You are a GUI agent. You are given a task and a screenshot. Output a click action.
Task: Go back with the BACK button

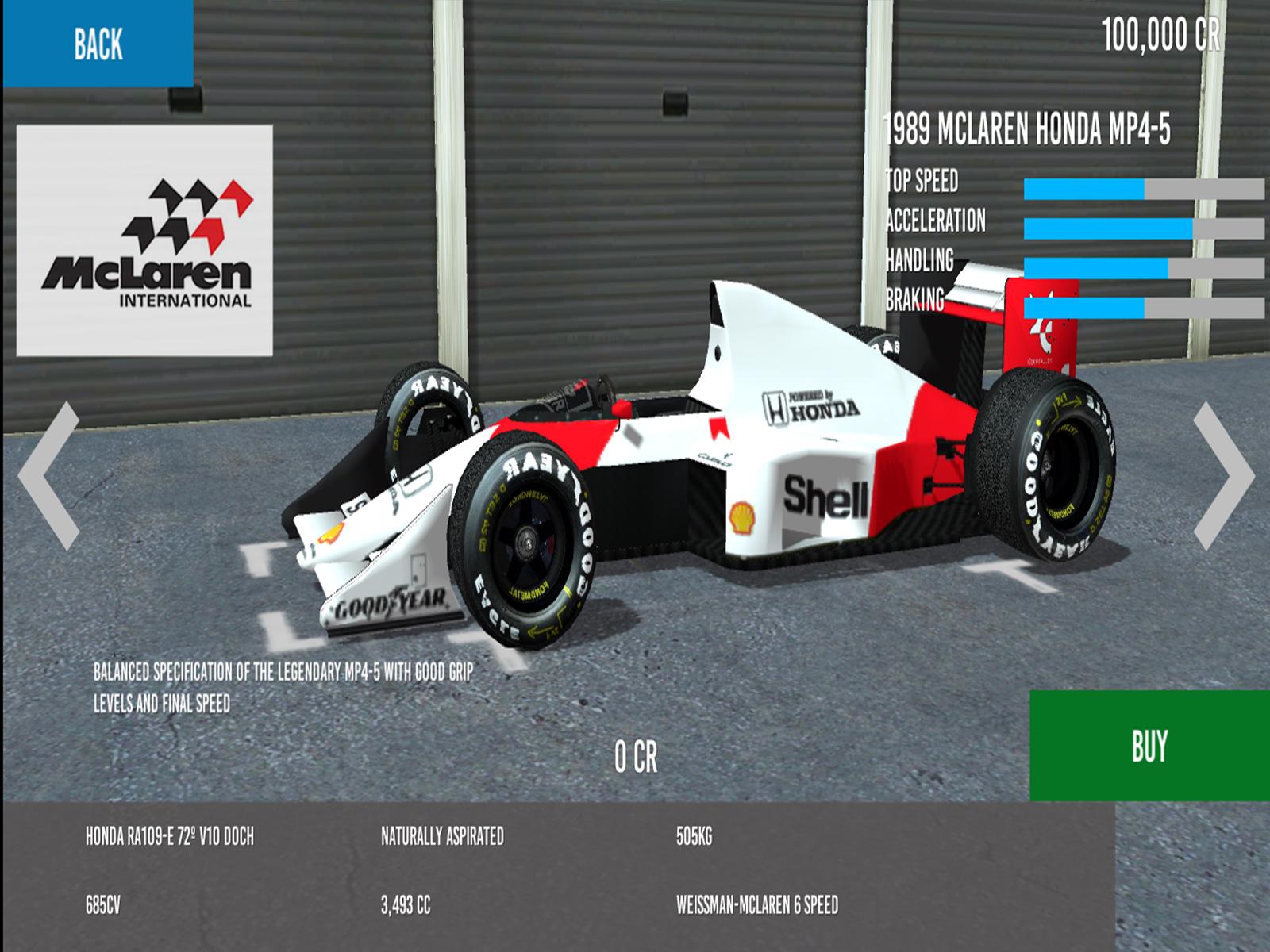pyautogui.click(x=98, y=44)
